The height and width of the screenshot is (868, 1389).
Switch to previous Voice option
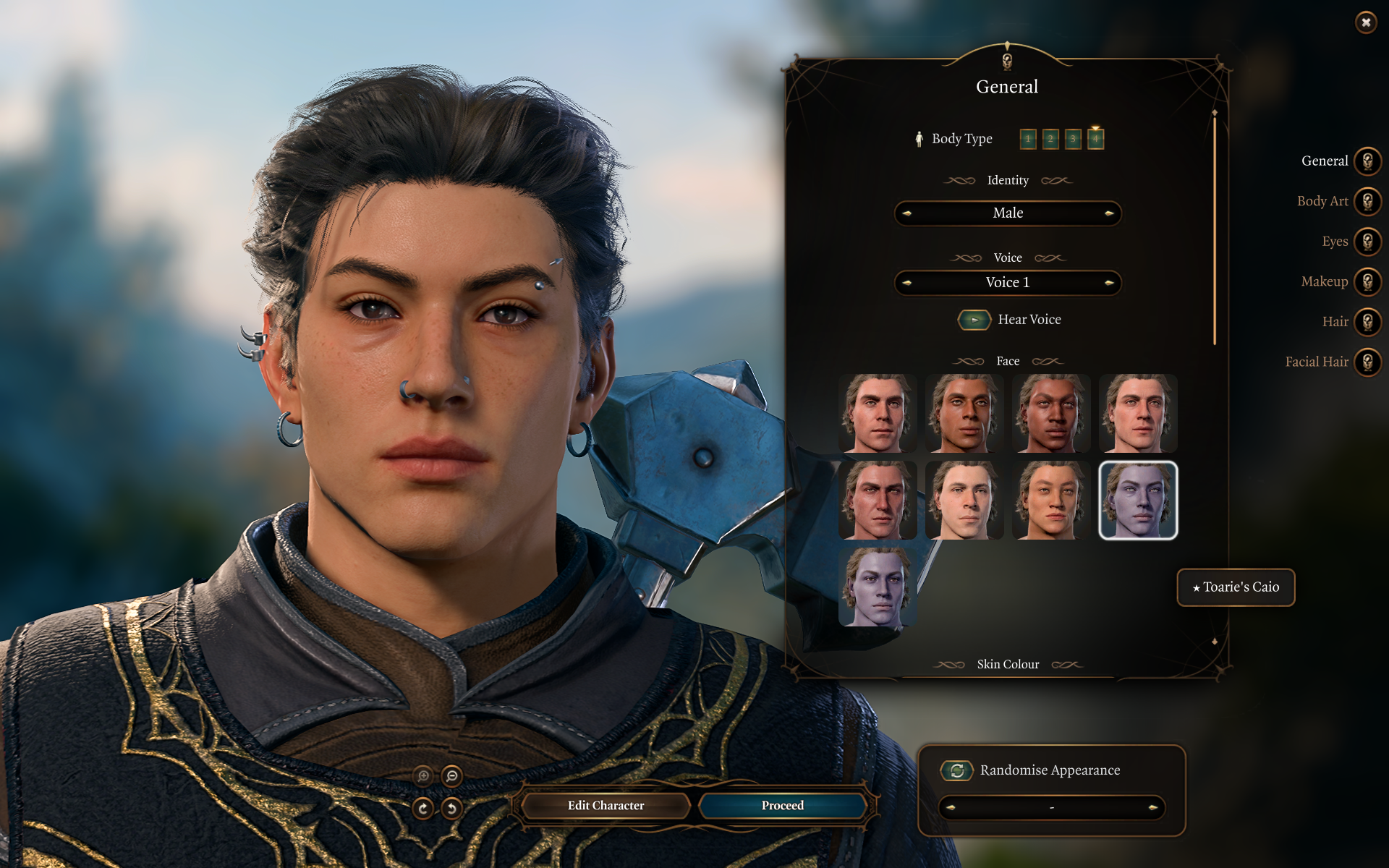(x=907, y=283)
